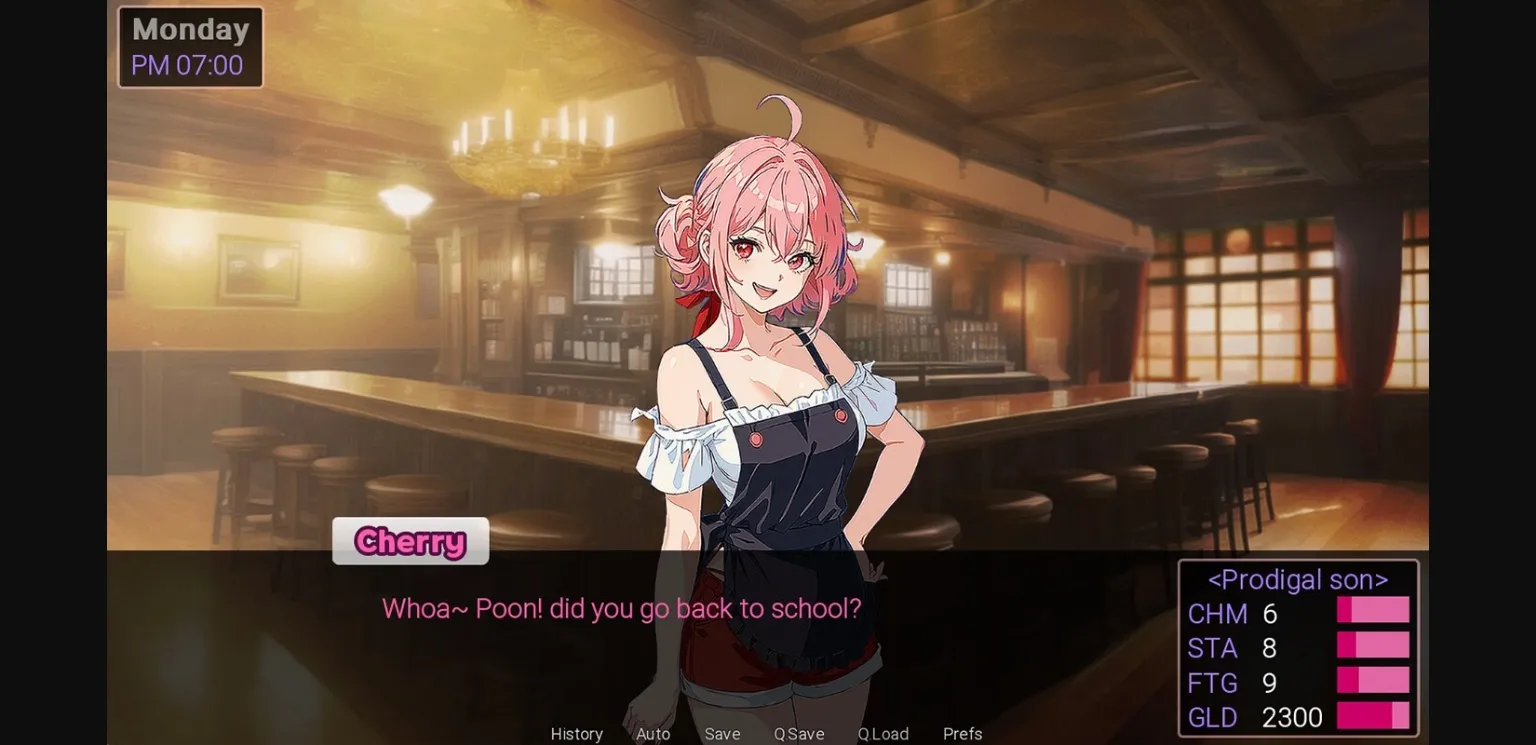Click the GLD value 2300
The image size is (1536, 745).
1292,717
